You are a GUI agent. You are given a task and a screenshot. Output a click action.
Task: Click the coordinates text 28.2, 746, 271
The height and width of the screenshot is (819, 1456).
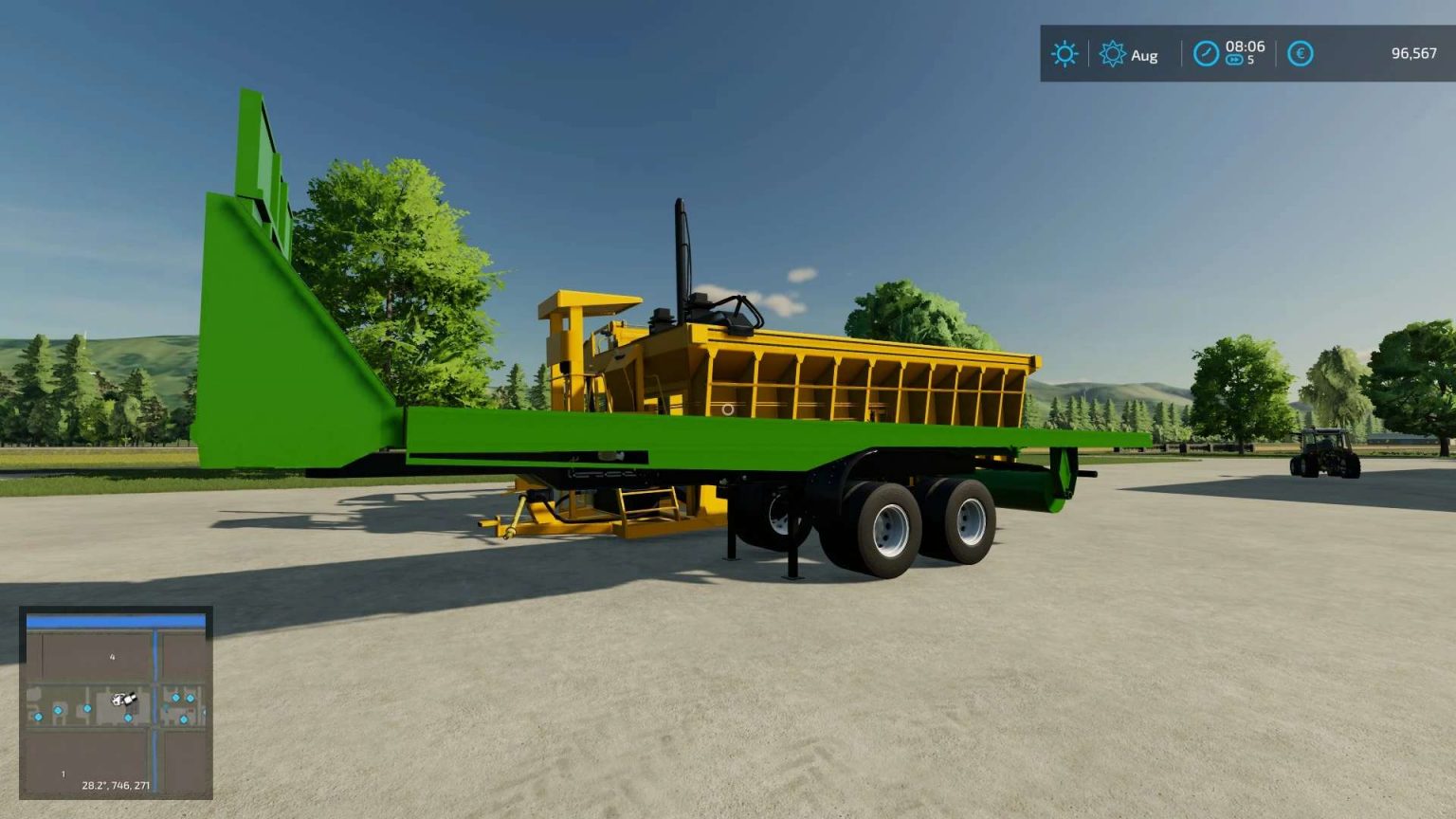pyautogui.click(x=116, y=785)
